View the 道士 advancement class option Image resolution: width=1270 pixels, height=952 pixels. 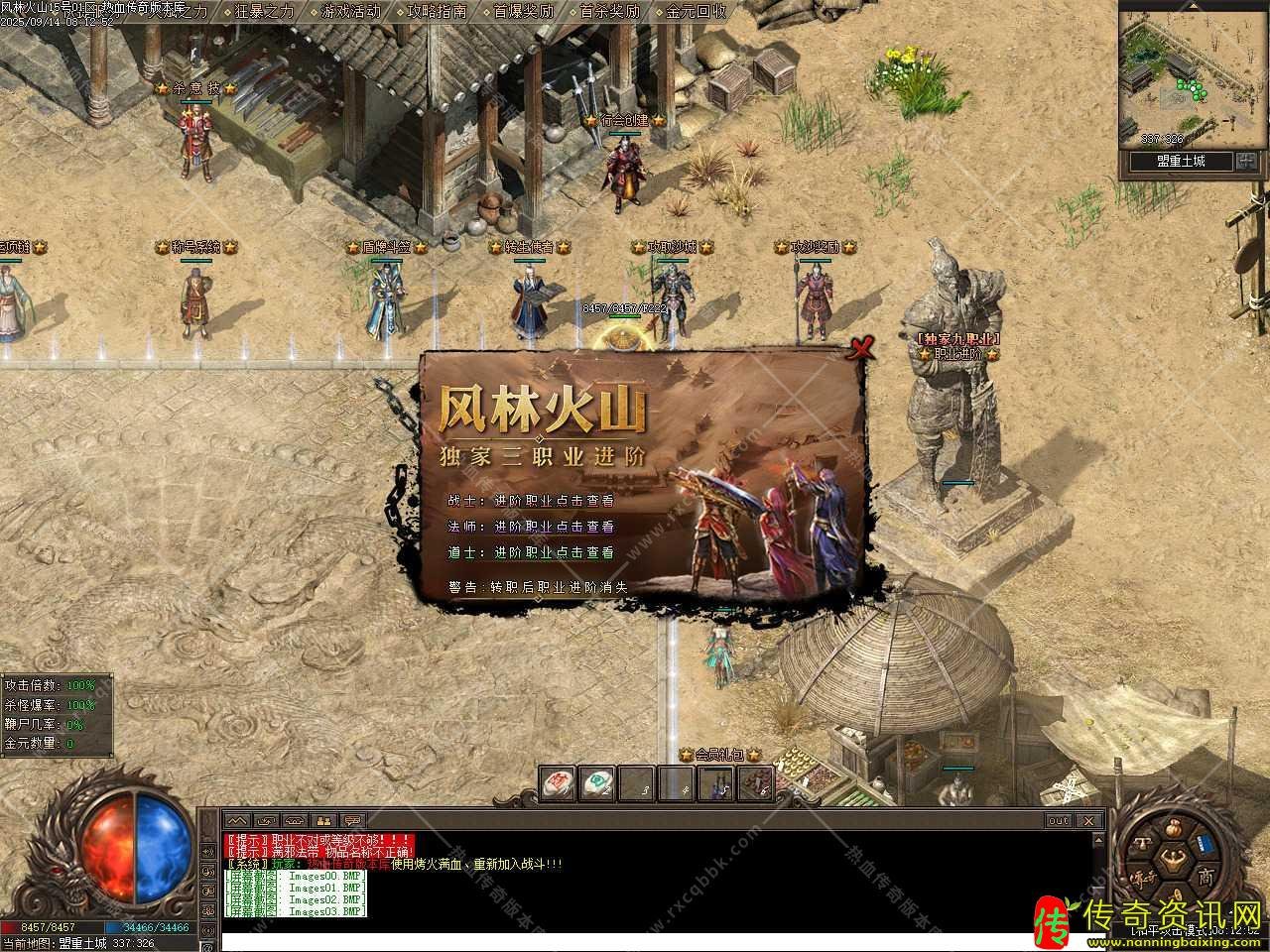(x=554, y=552)
